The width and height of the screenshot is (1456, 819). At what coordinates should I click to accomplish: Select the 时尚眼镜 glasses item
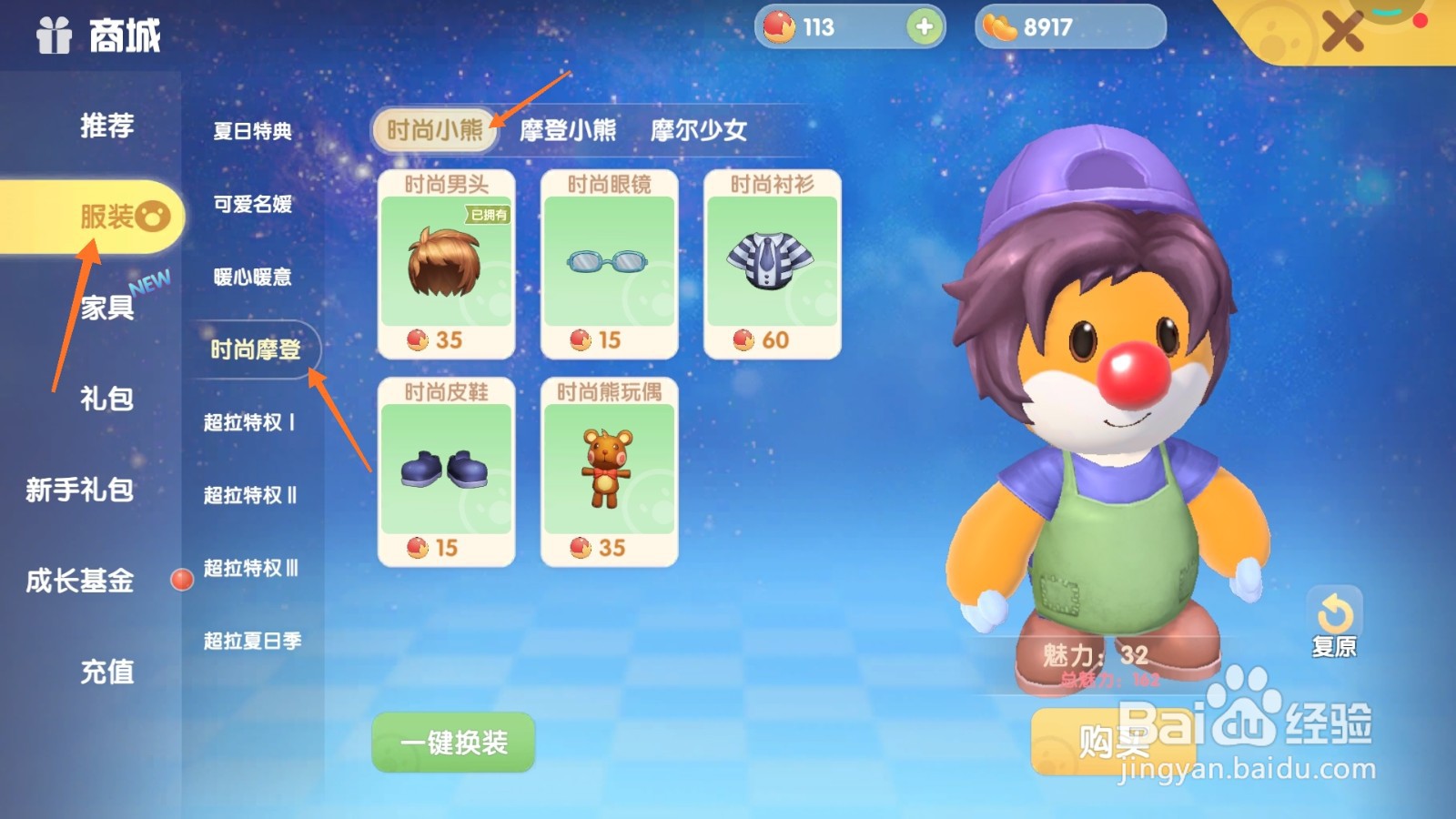(608, 264)
